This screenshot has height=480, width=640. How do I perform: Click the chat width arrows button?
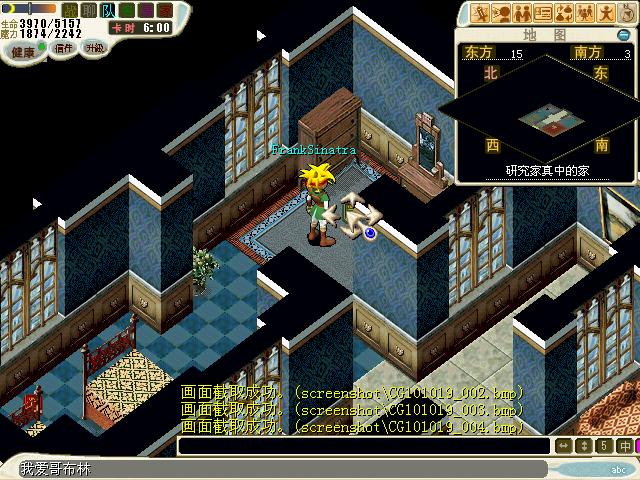click(x=563, y=446)
